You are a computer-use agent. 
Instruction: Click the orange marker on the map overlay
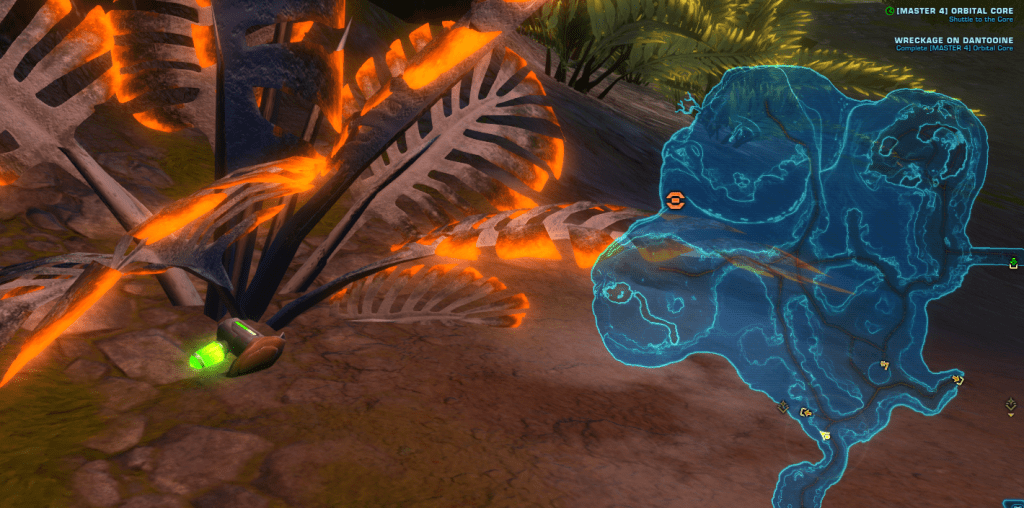tap(676, 201)
